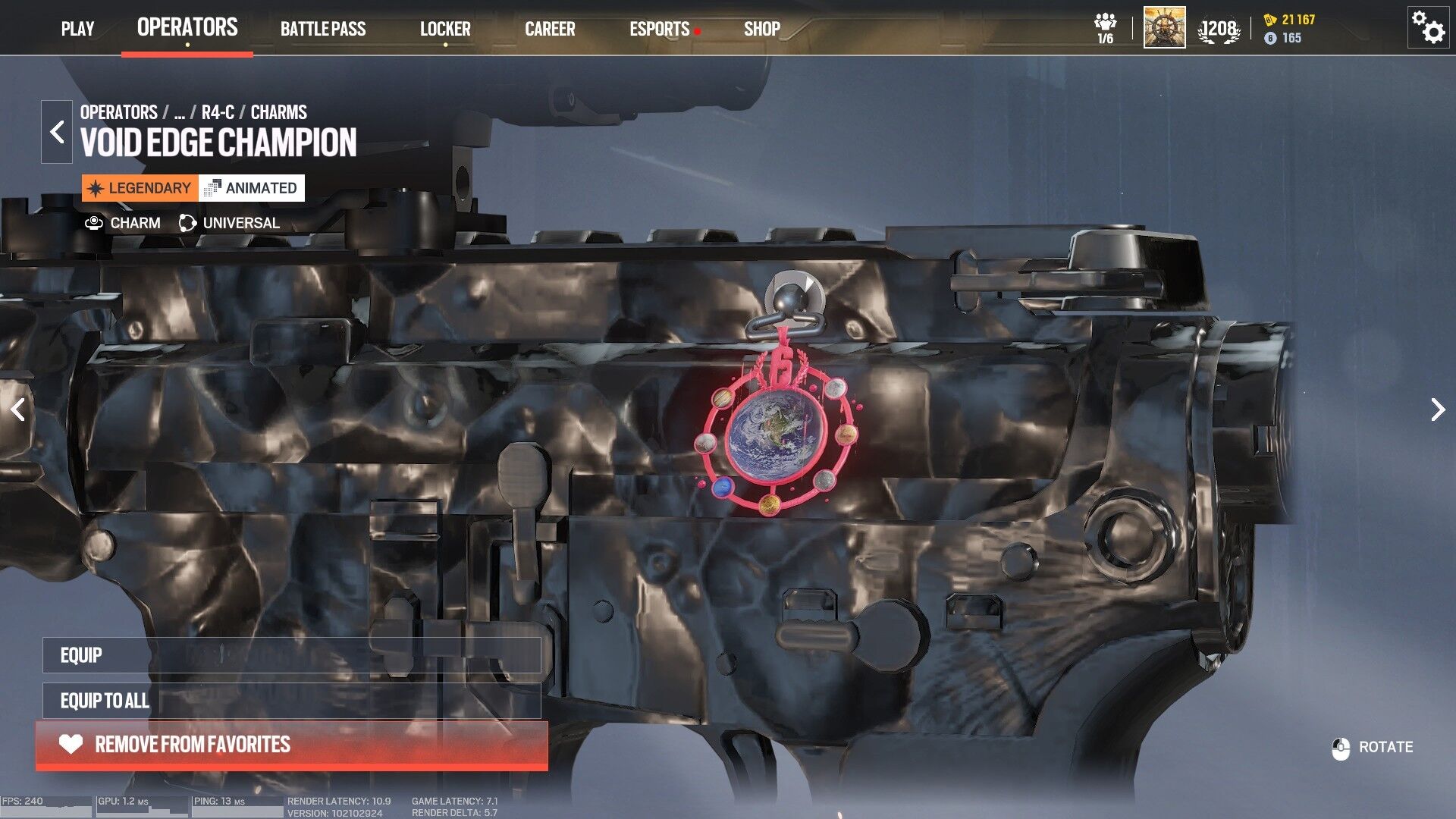This screenshot has width=1456, height=819.
Task: Remove charm from favorites
Action: point(291,745)
